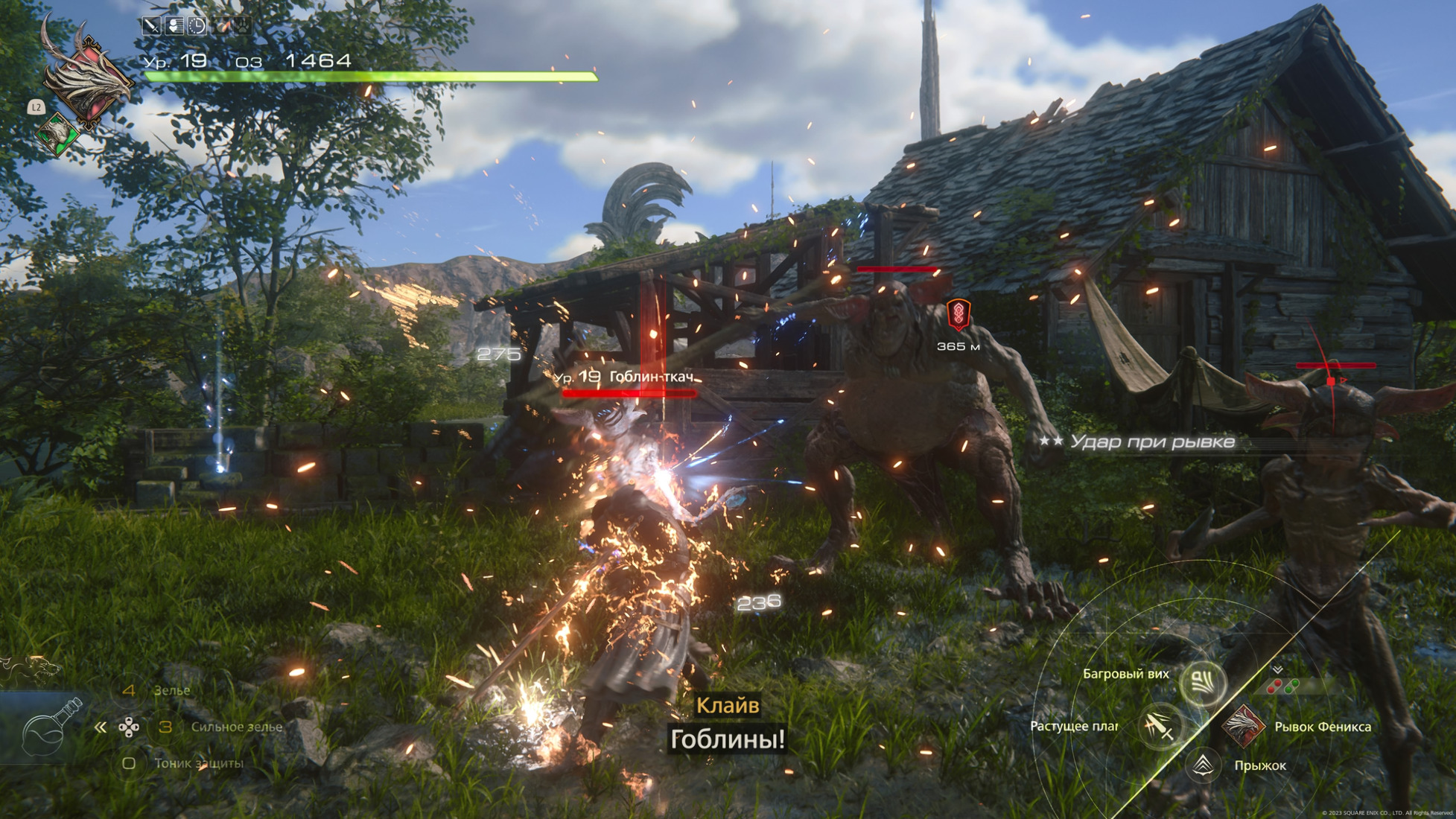Image resolution: width=1456 pixels, height=819 pixels.
Task: Activate the Прыжок jump action
Action: (x=1203, y=766)
